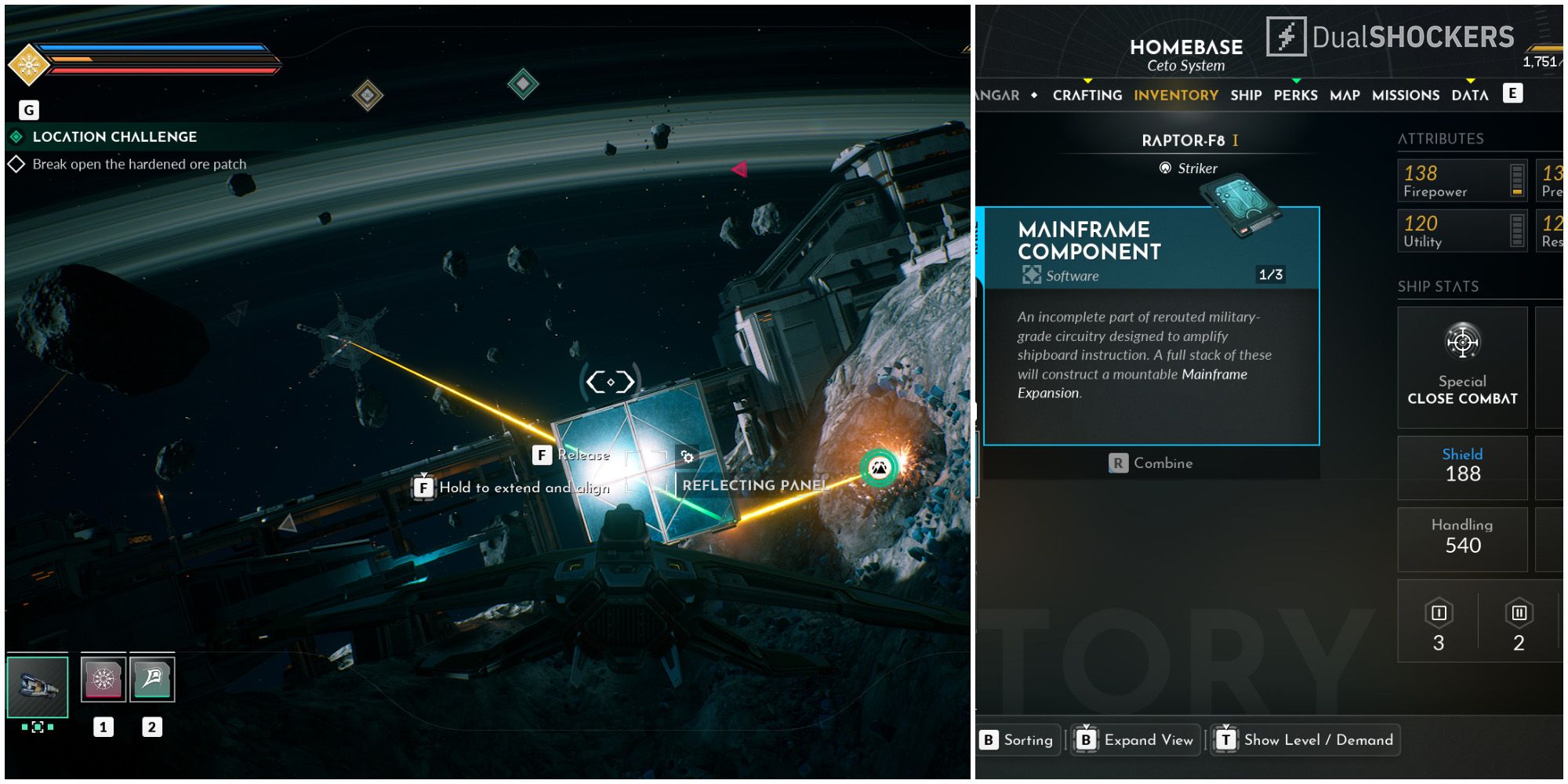
Task: Select the Mainframe Component item card
Action: pyautogui.click(x=1151, y=325)
